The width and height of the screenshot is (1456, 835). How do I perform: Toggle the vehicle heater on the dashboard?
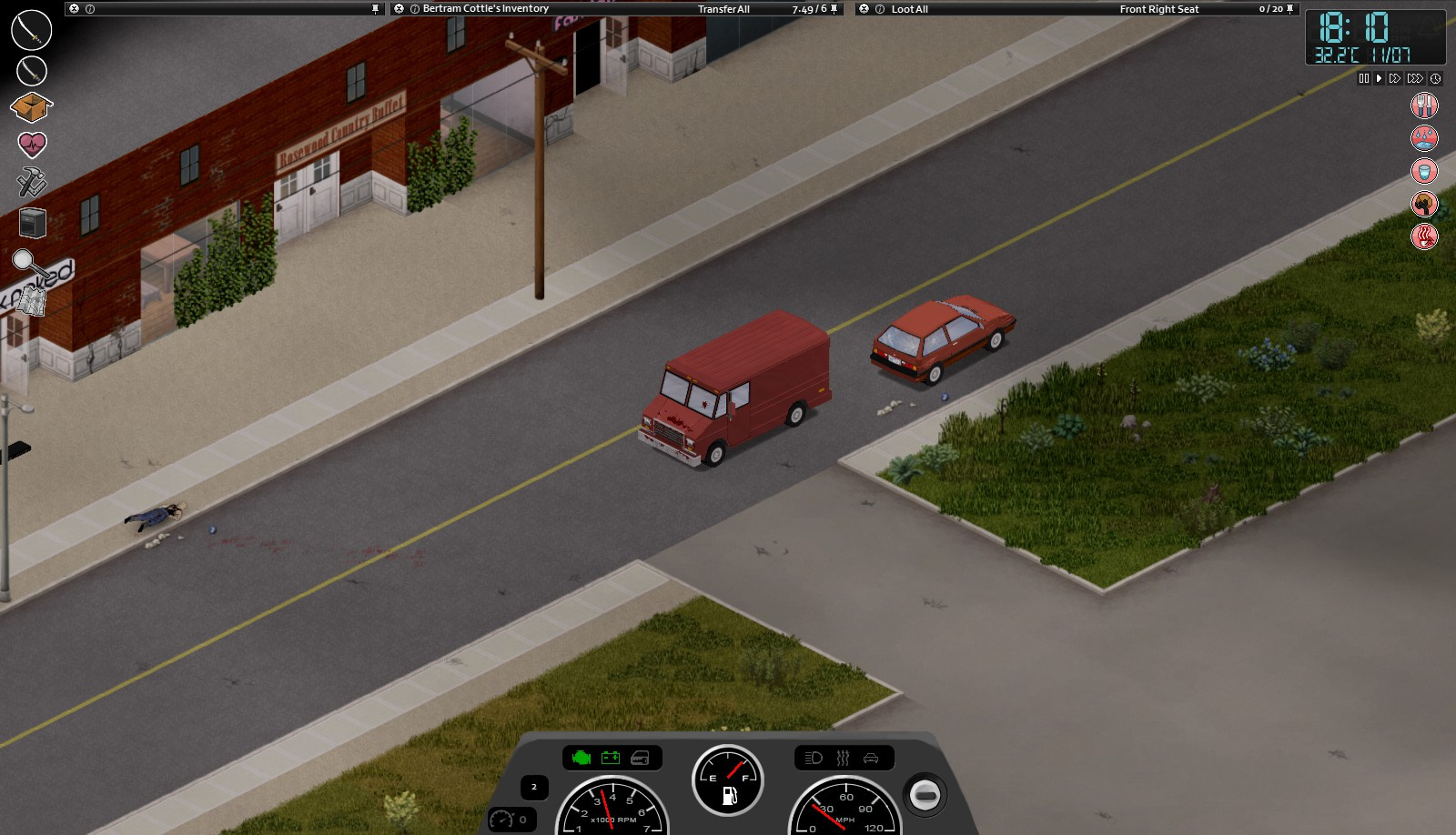coord(843,757)
